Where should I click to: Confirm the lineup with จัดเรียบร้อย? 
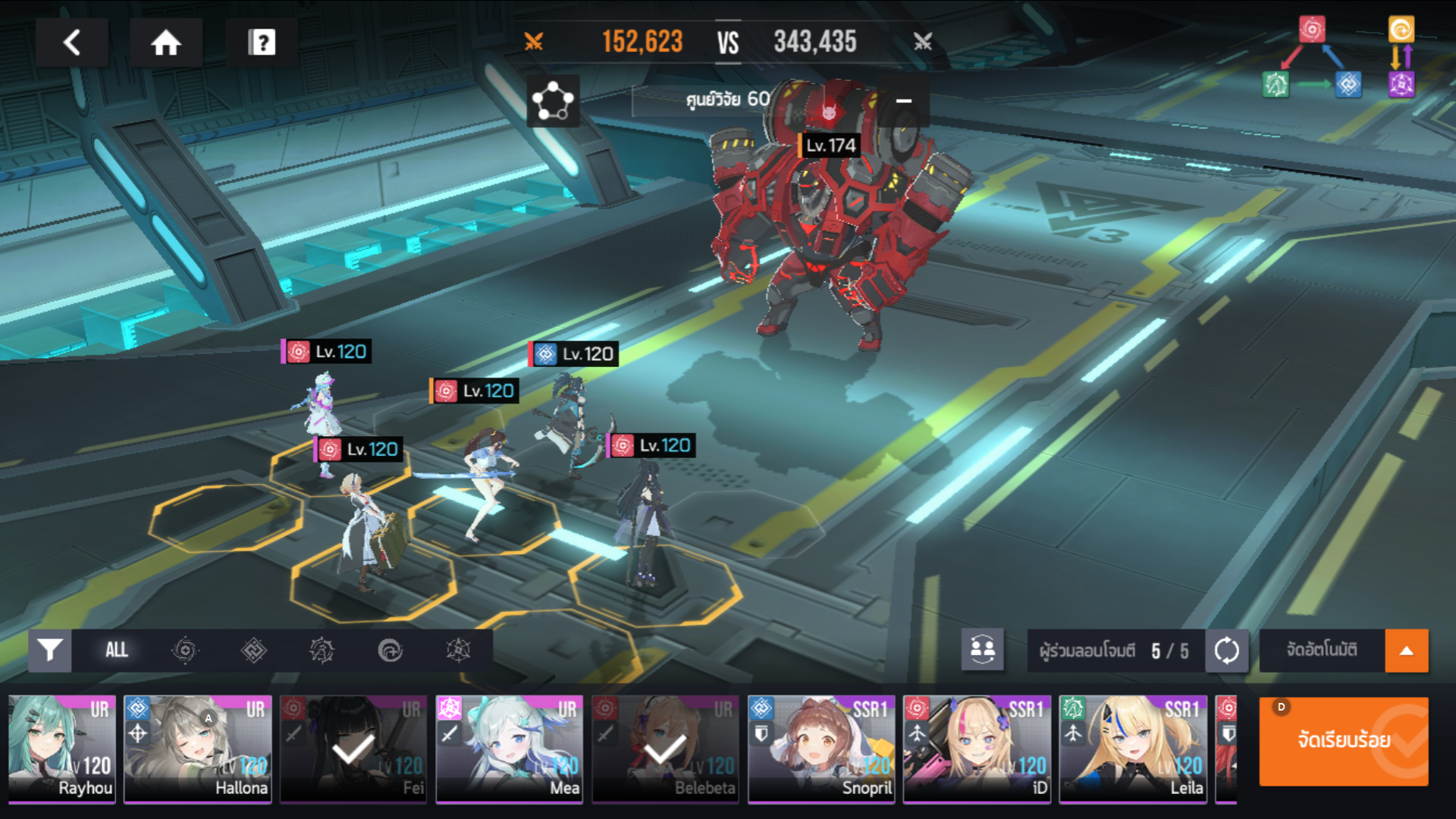1343,741
